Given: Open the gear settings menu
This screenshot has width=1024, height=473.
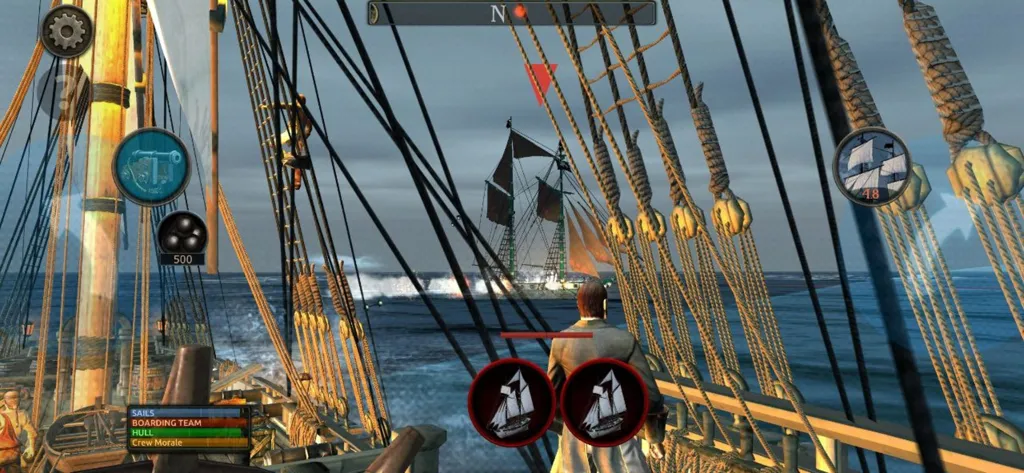Looking at the screenshot, I should [67, 31].
